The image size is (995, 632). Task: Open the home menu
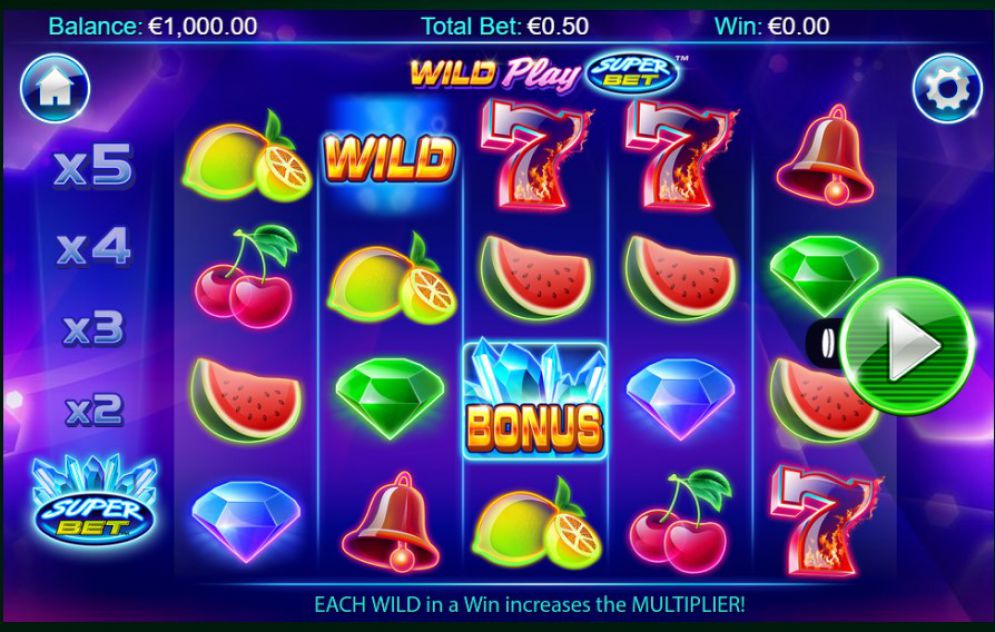click(x=55, y=88)
